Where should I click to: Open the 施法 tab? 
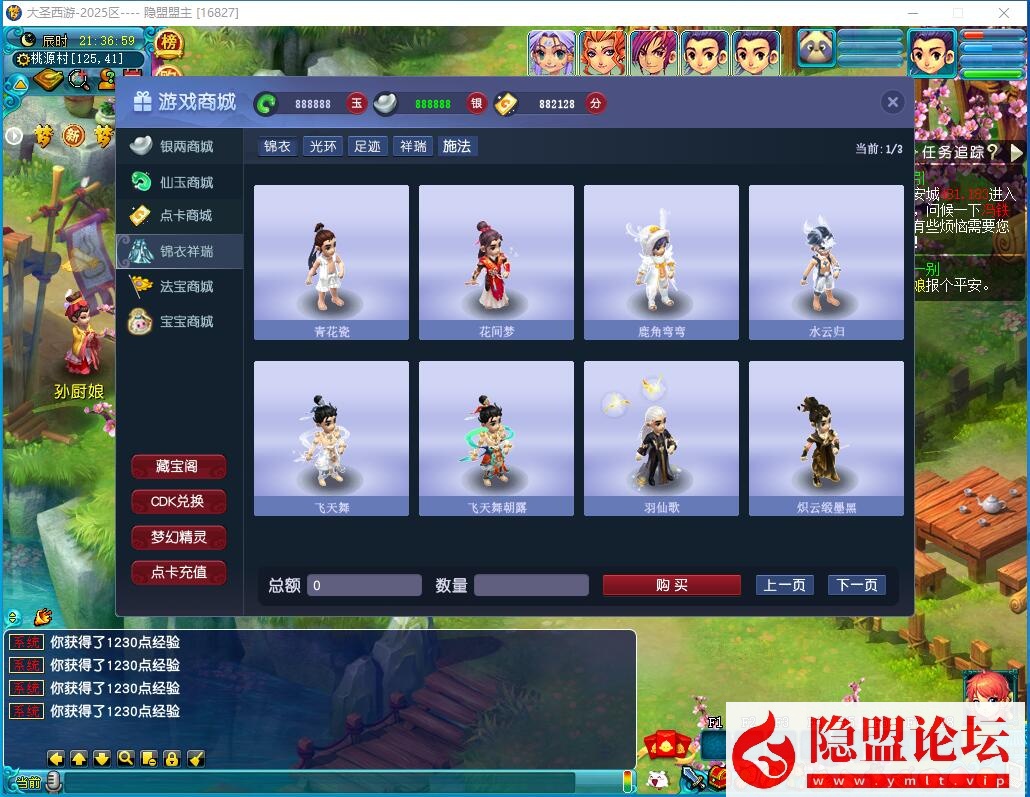457,146
